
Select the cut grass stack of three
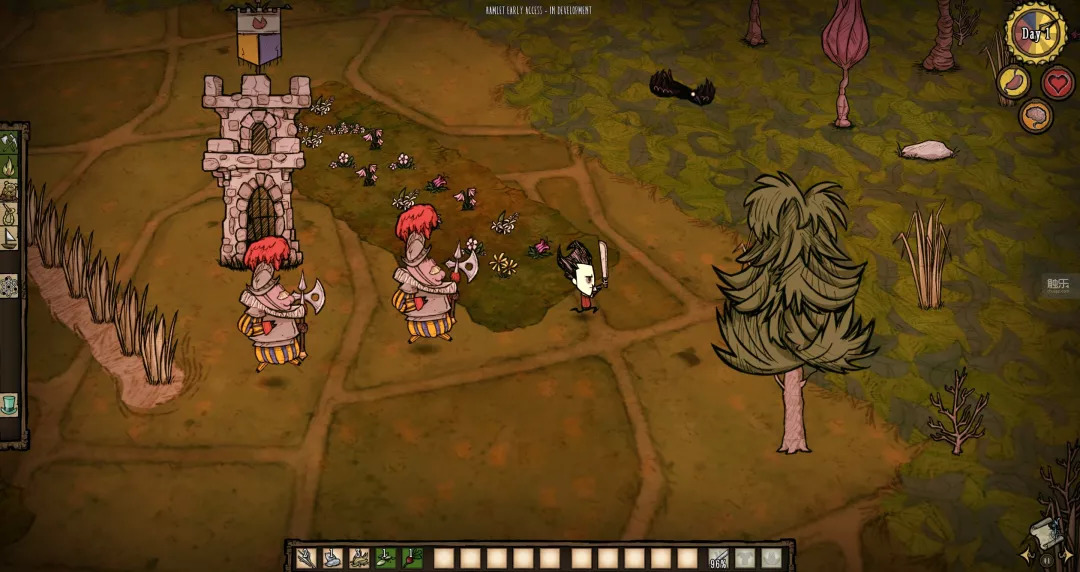pyautogui.click(x=360, y=558)
